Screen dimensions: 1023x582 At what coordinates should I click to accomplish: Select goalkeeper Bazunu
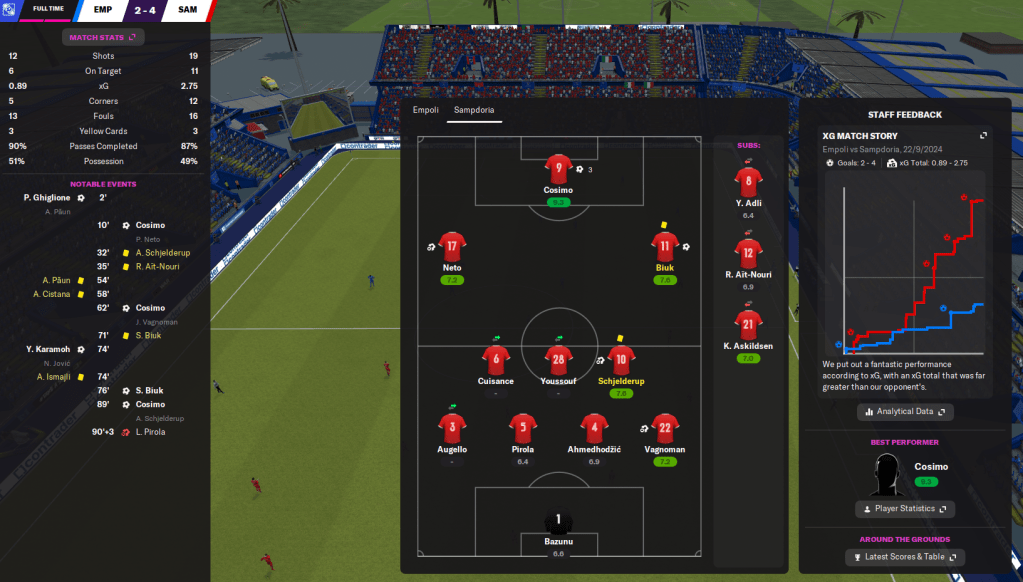pos(558,521)
